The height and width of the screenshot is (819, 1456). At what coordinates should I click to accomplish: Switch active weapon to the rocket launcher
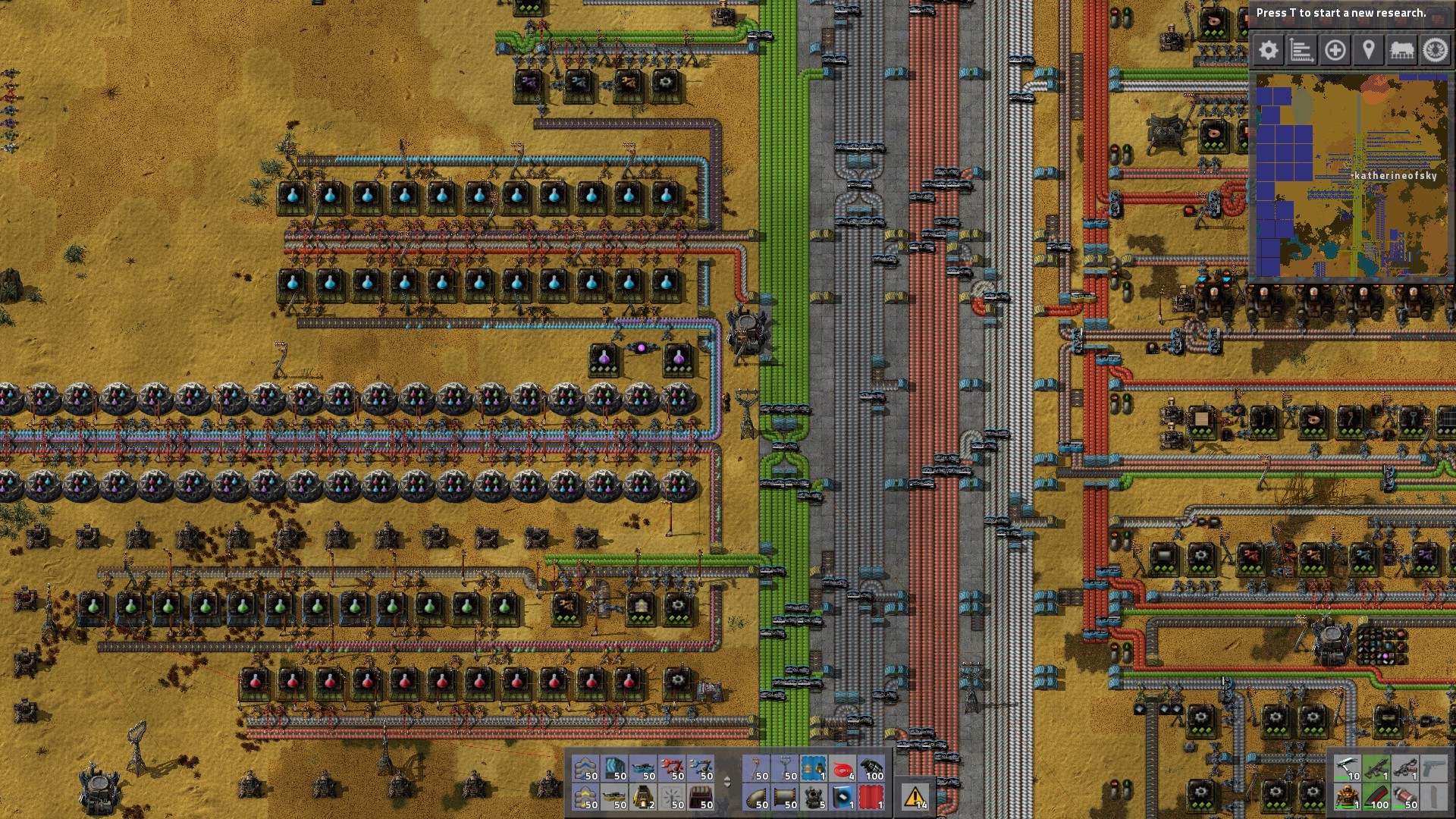click(x=1404, y=767)
